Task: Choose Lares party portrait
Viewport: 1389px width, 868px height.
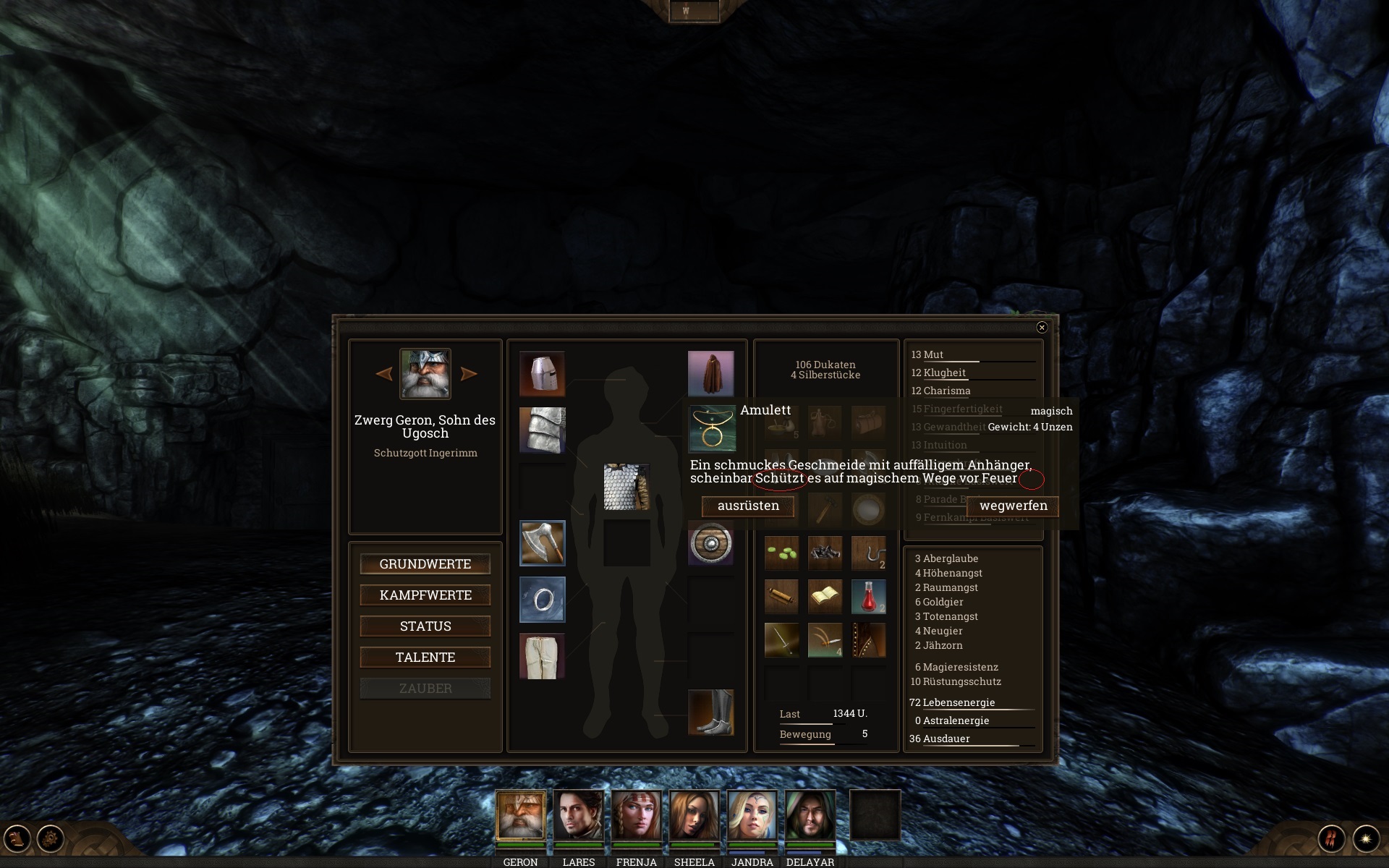Action: pyautogui.click(x=579, y=815)
